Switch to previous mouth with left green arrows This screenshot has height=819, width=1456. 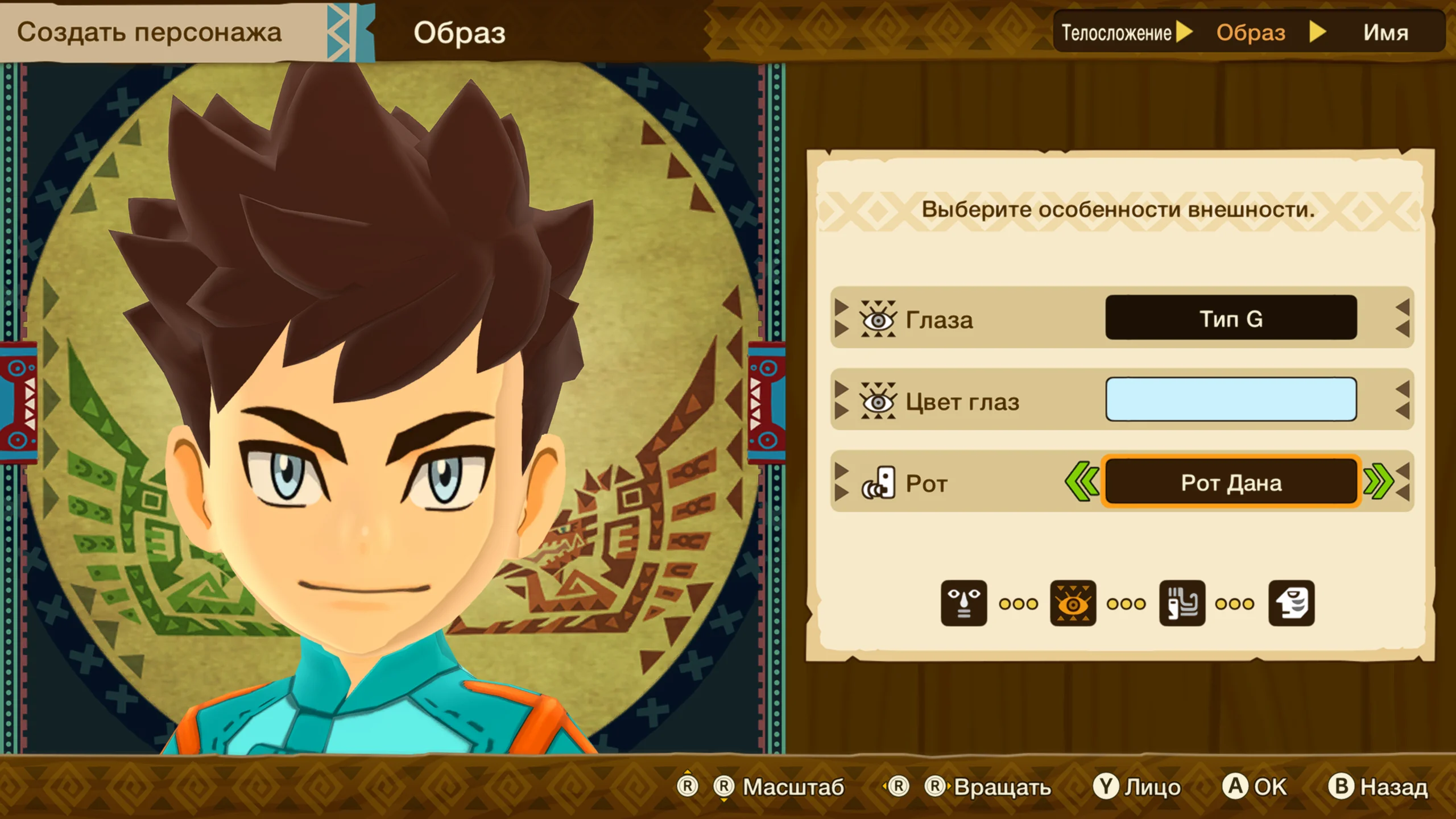(1081, 482)
